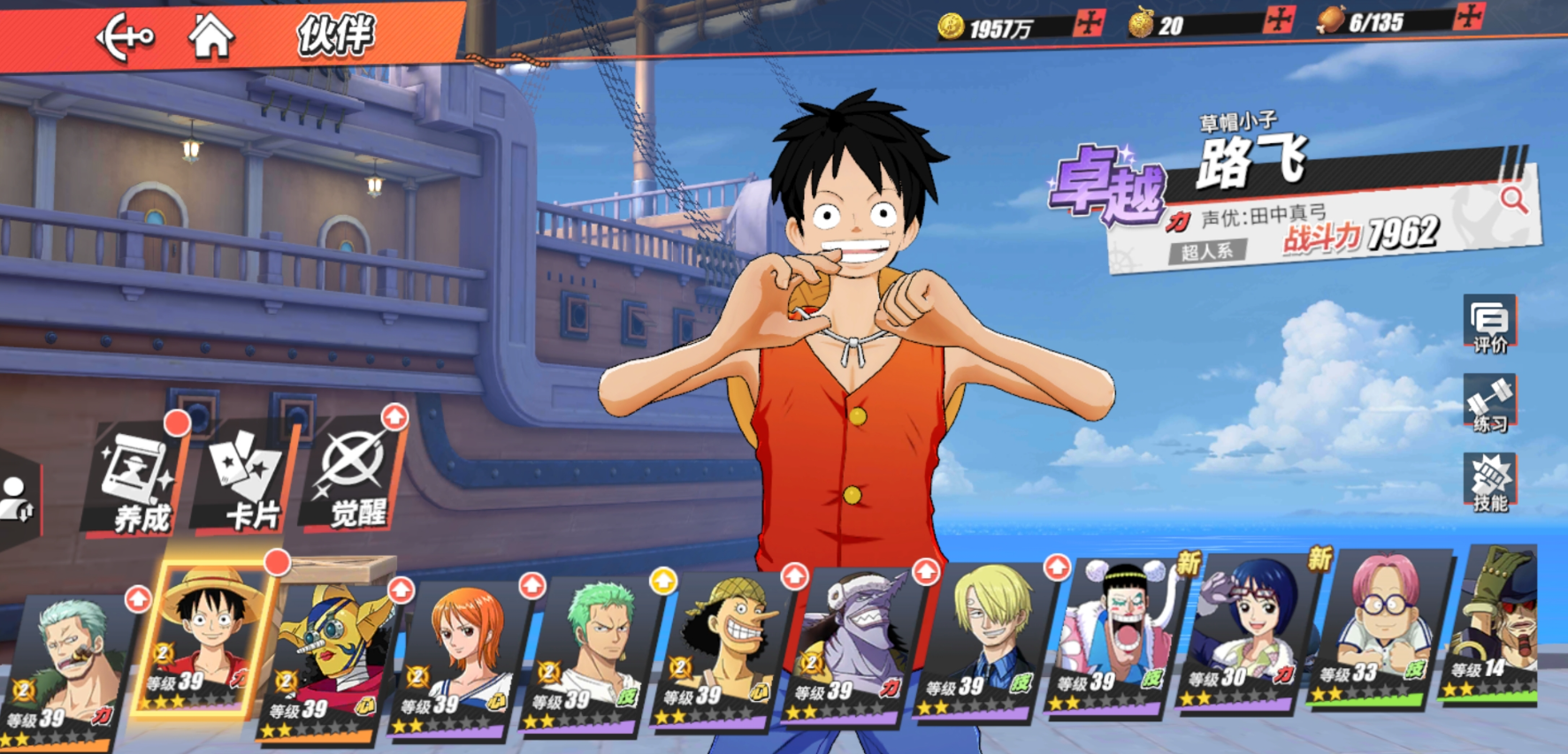Add more gold berry pouches
1568x754 pixels.
pyautogui.click(x=1279, y=20)
